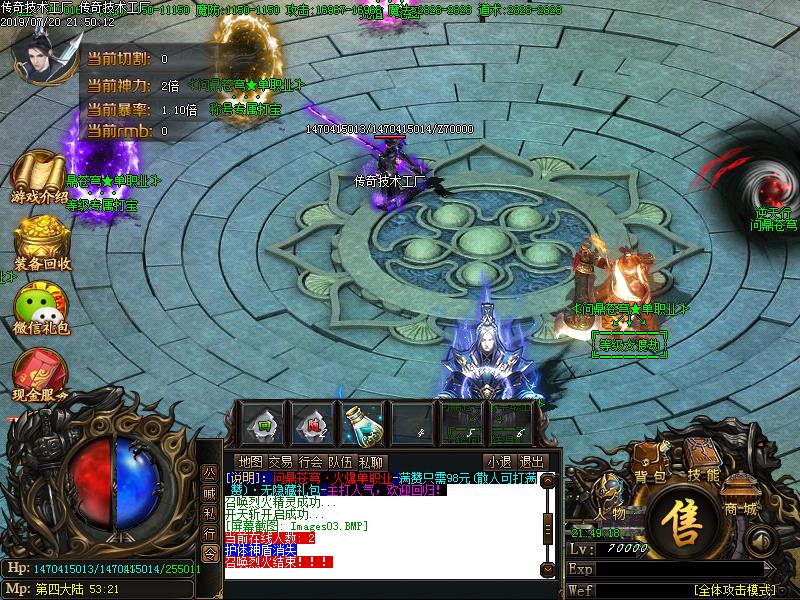Open the 装备回收 gold pot icon
Viewport: 800px width, 600px height.
click(41, 244)
